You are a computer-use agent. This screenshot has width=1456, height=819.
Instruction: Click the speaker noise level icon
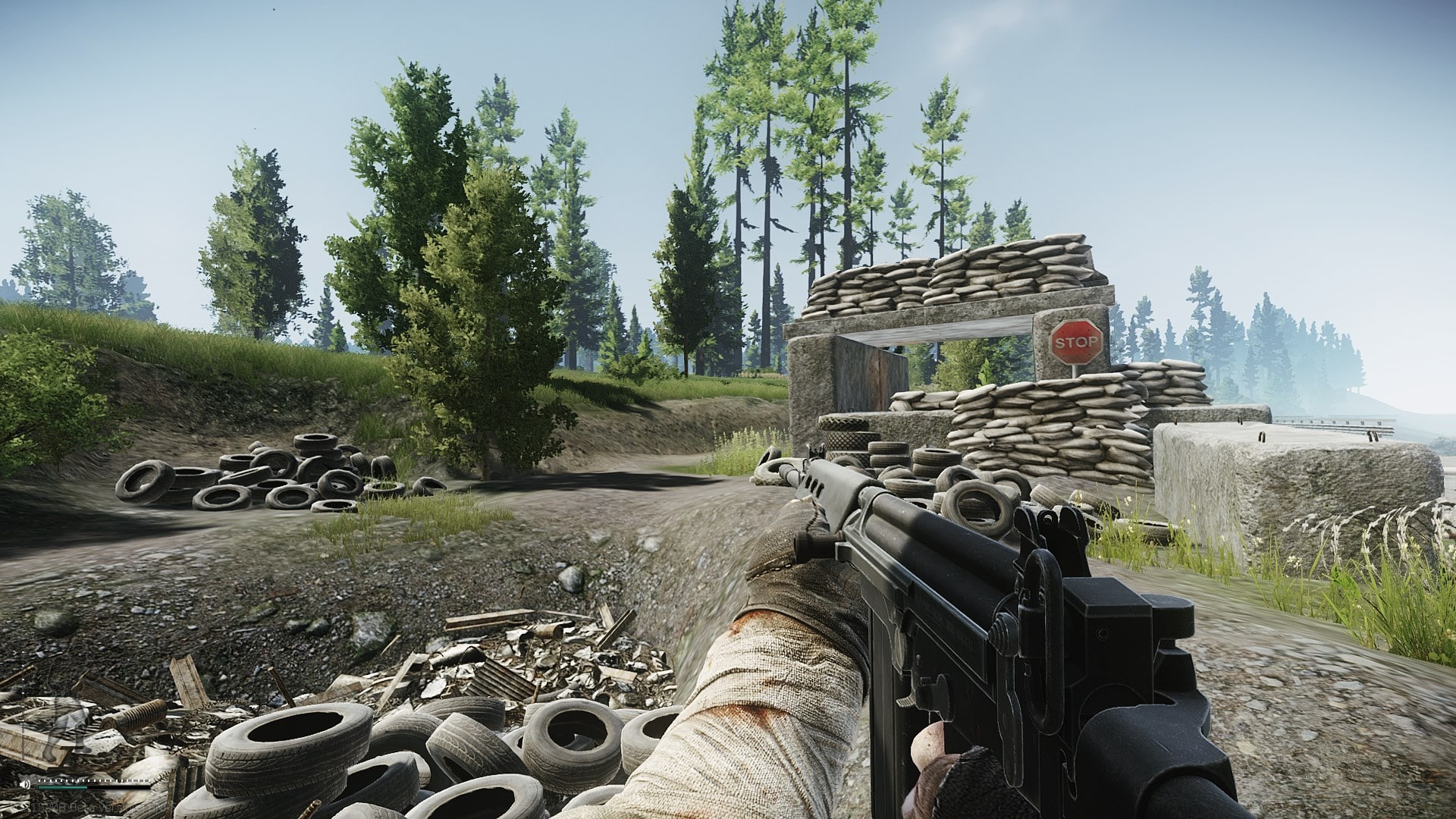[x=25, y=784]
